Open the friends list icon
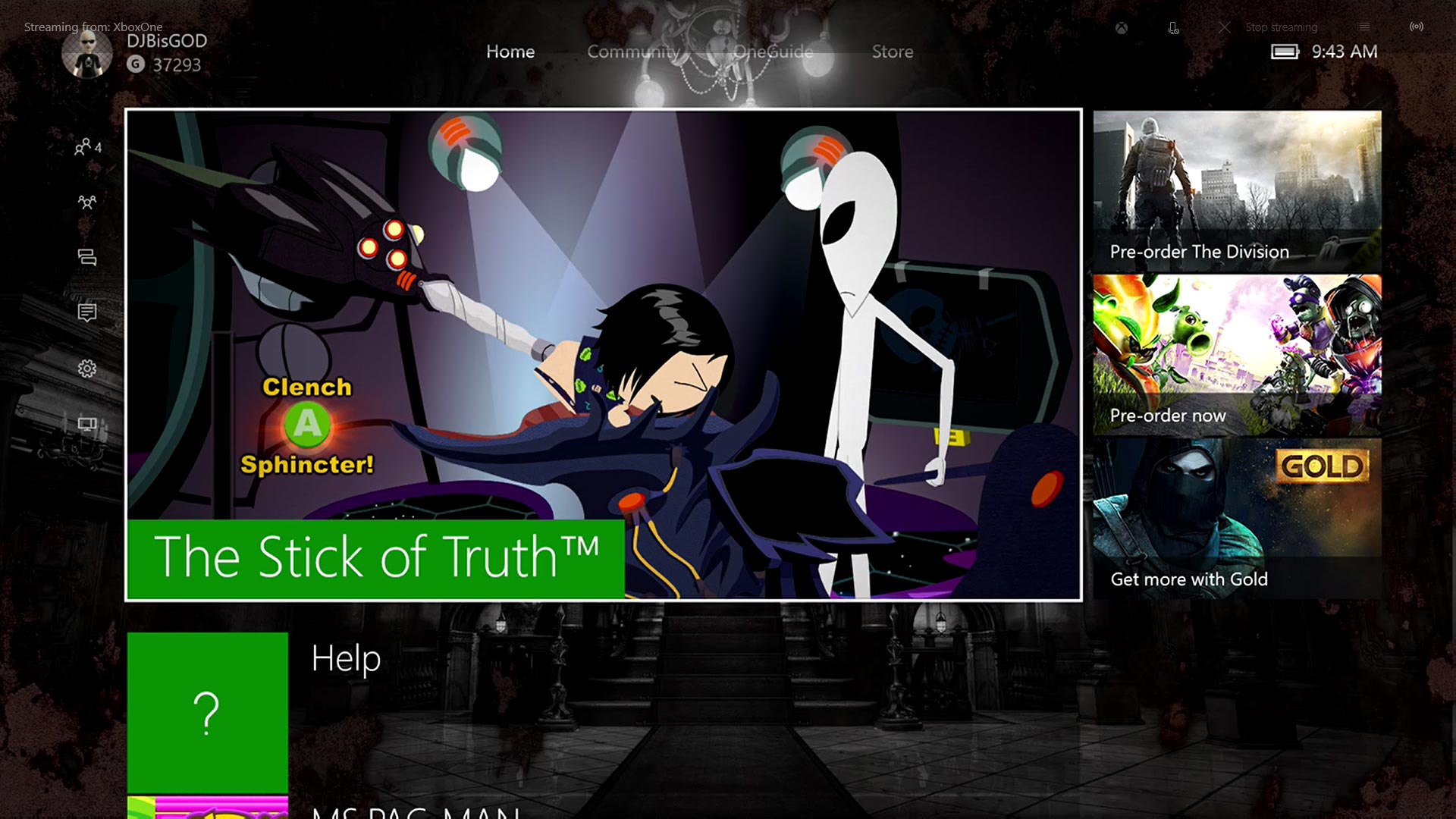This screenshot has height=819, width=1456. [86, 147]
